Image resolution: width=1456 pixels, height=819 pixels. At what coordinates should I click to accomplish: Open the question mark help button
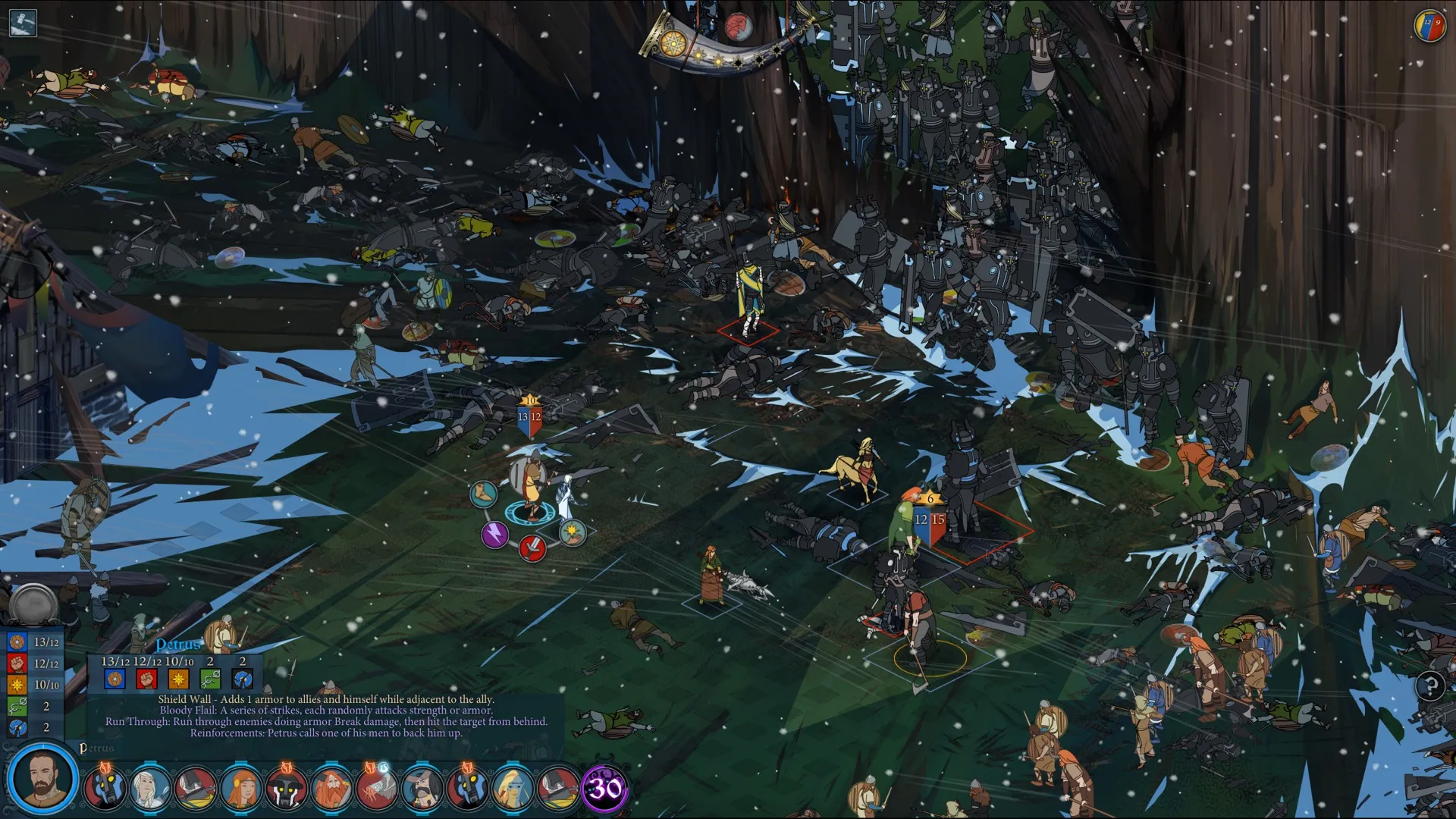[1430, 687]
